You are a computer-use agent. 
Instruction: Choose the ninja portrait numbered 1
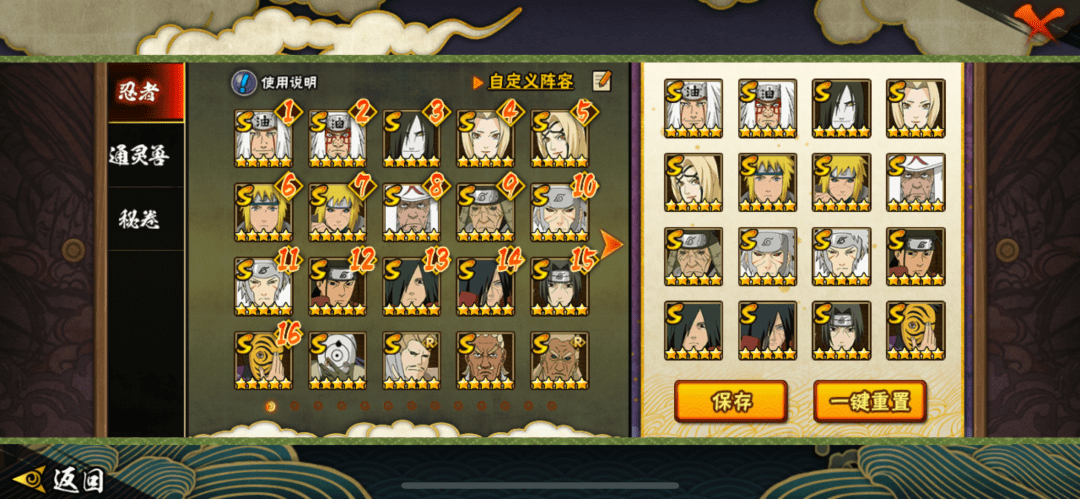(263, 139)
